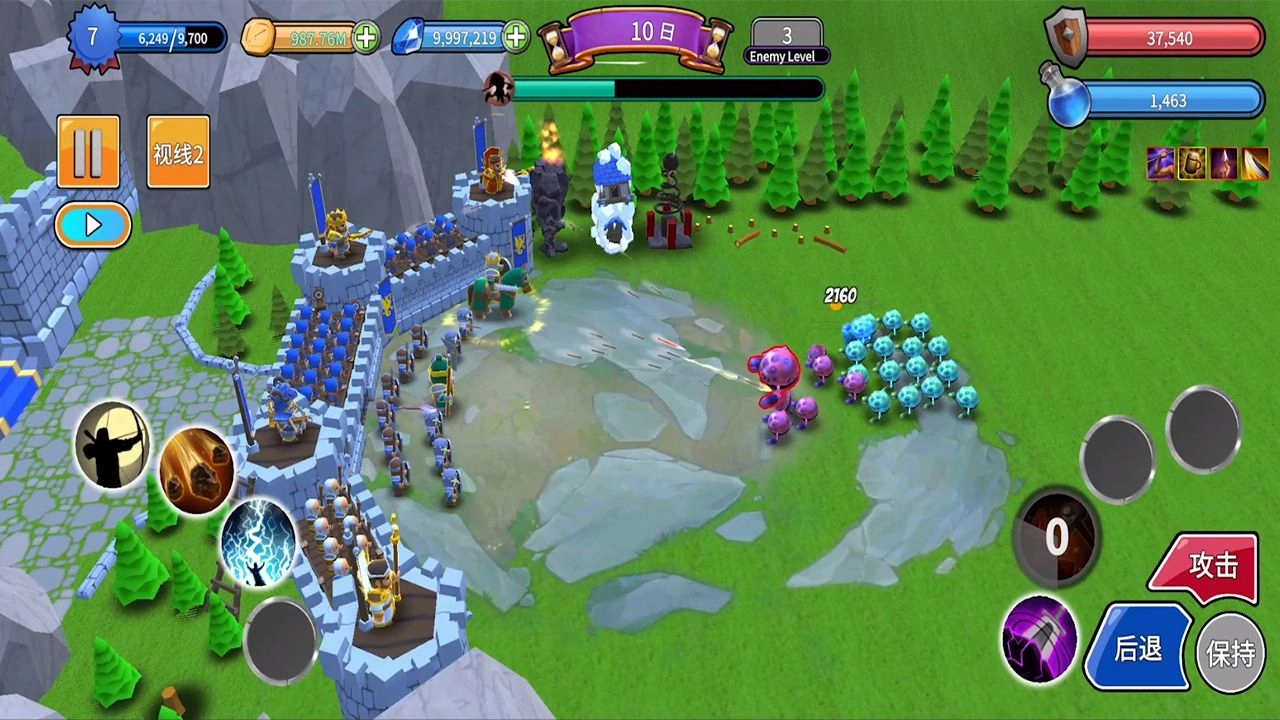The height and width of the screenshot is (720, 1280).
Task: Order troops to retreat with 后退
Action: (1138, 648)
